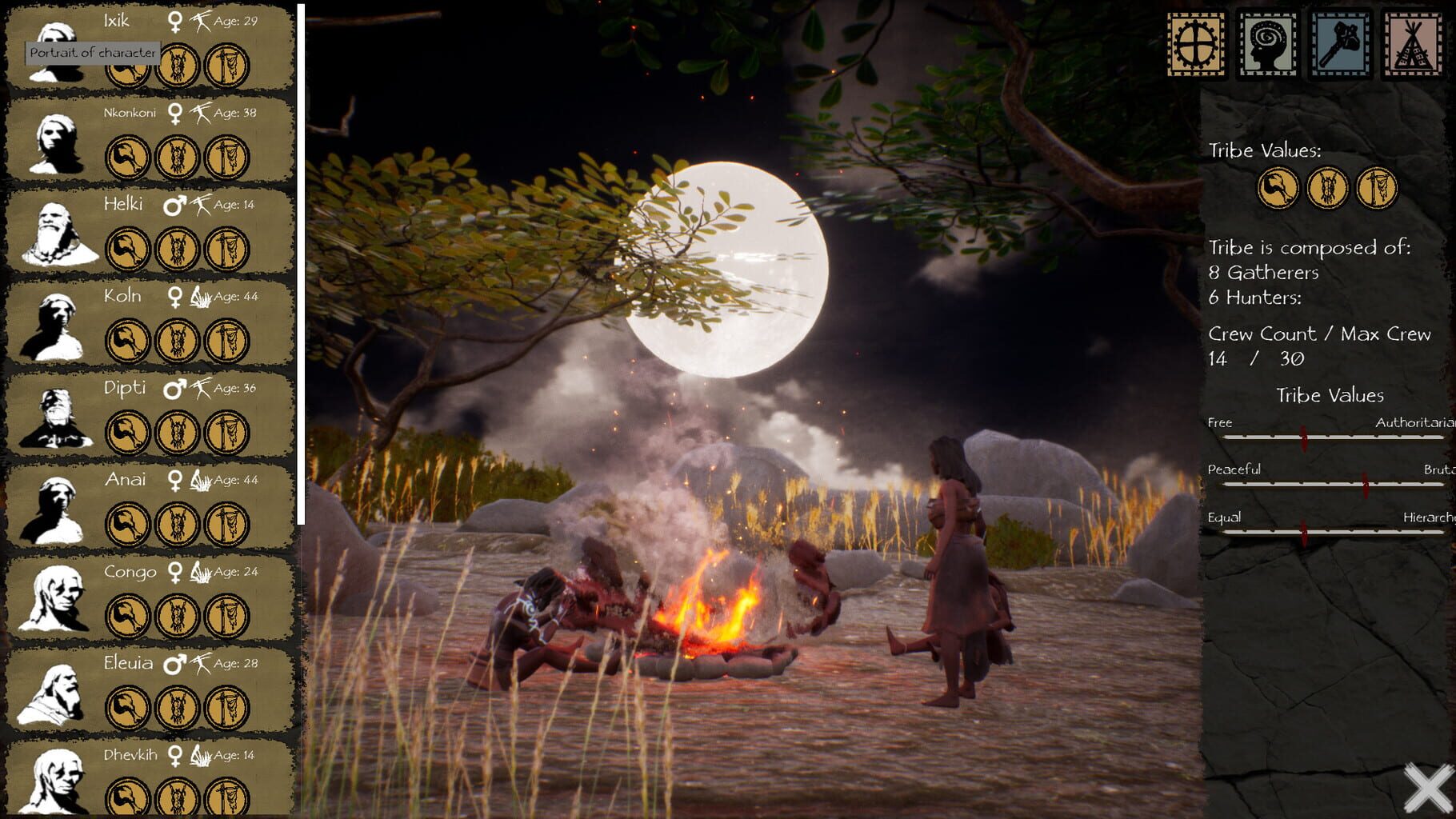Select the brain/mind icon at top
The image size is (1456, 819).
(x=1268, y=43)
